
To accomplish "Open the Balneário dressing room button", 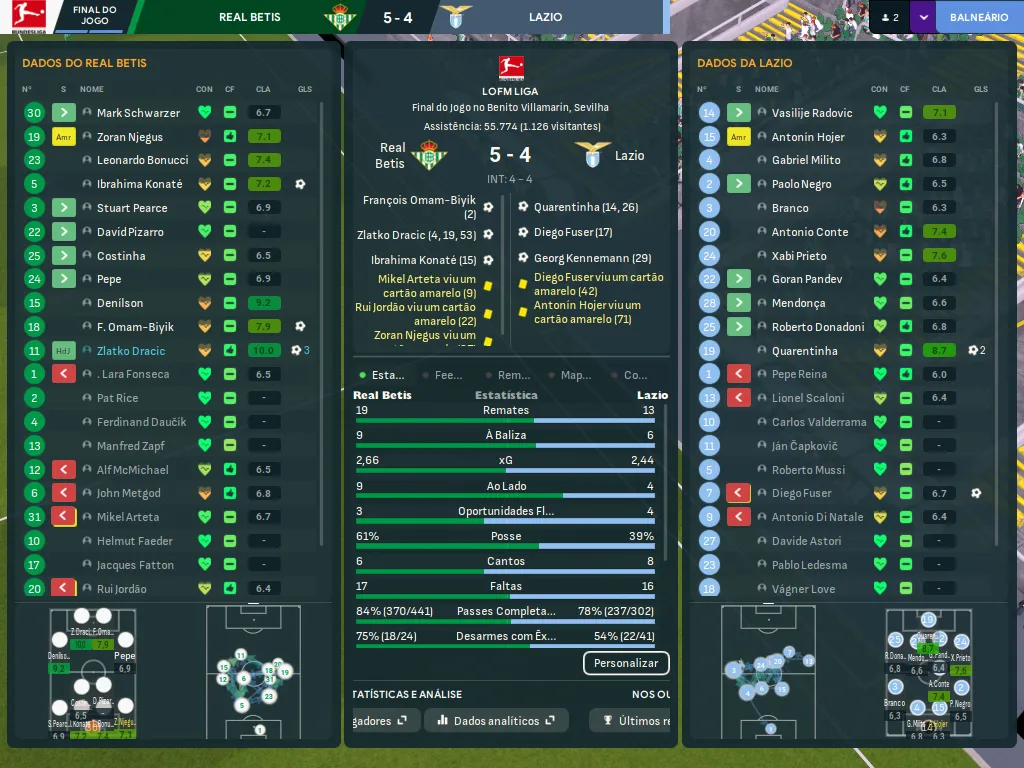I will [x=978, y=17].
